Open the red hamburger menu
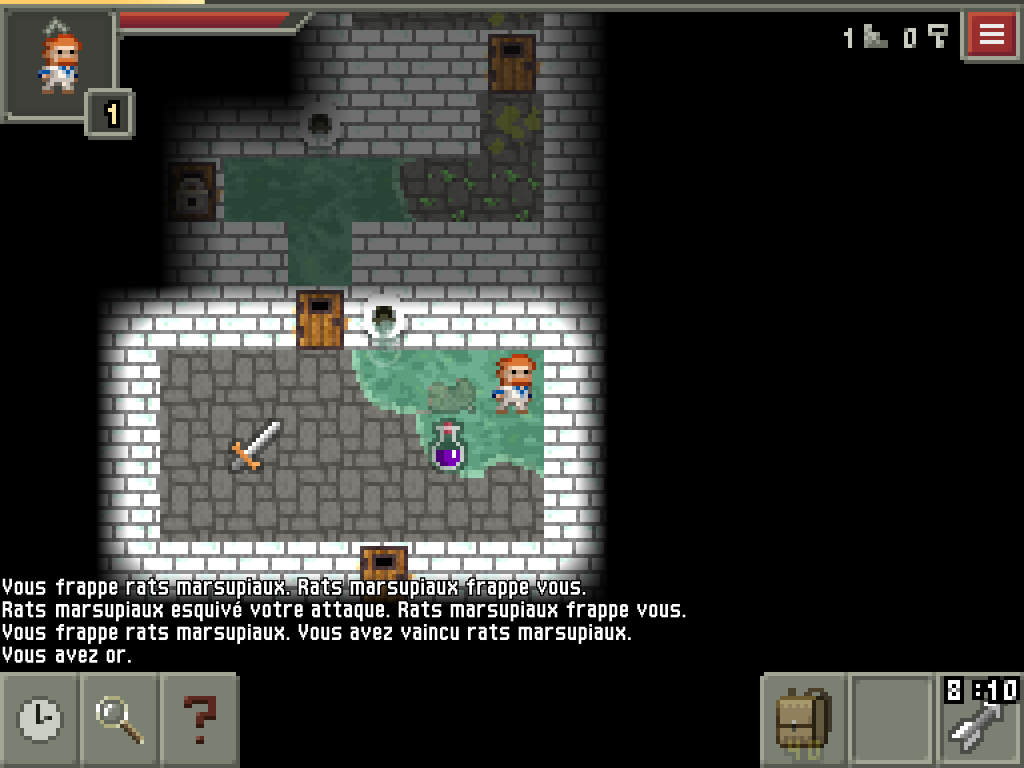The width and height of the screenshot is (1024, 768). point(991,35)
